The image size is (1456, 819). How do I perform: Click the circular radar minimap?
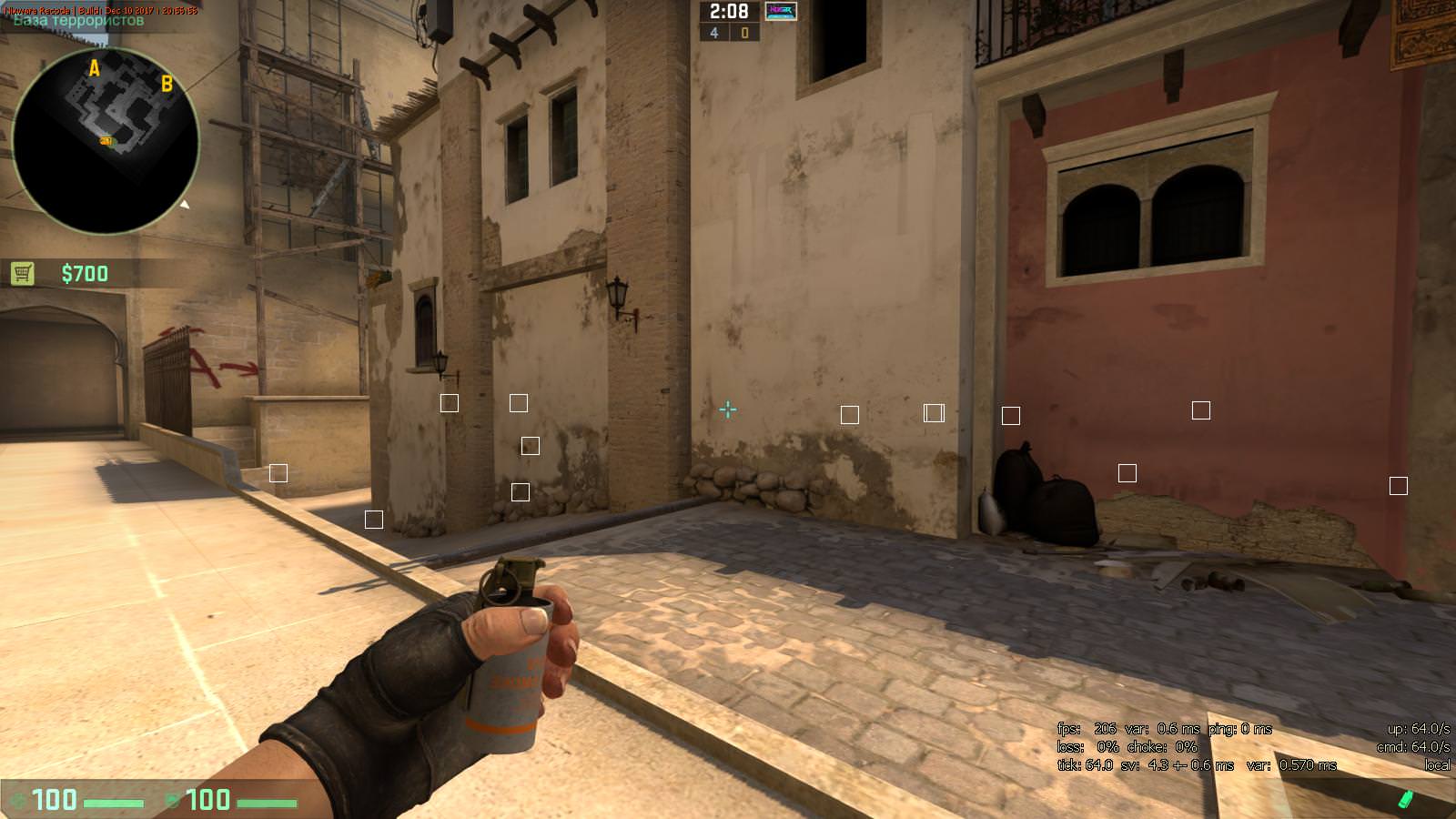106,140
